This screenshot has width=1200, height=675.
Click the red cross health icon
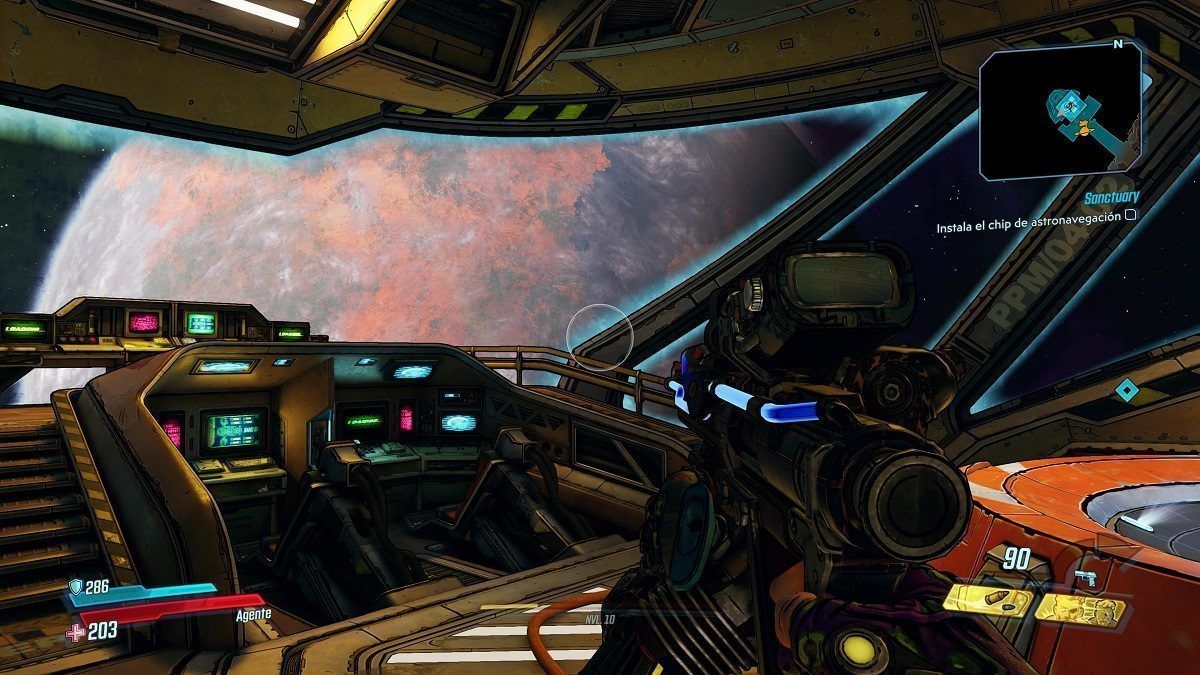click(76, 631)
